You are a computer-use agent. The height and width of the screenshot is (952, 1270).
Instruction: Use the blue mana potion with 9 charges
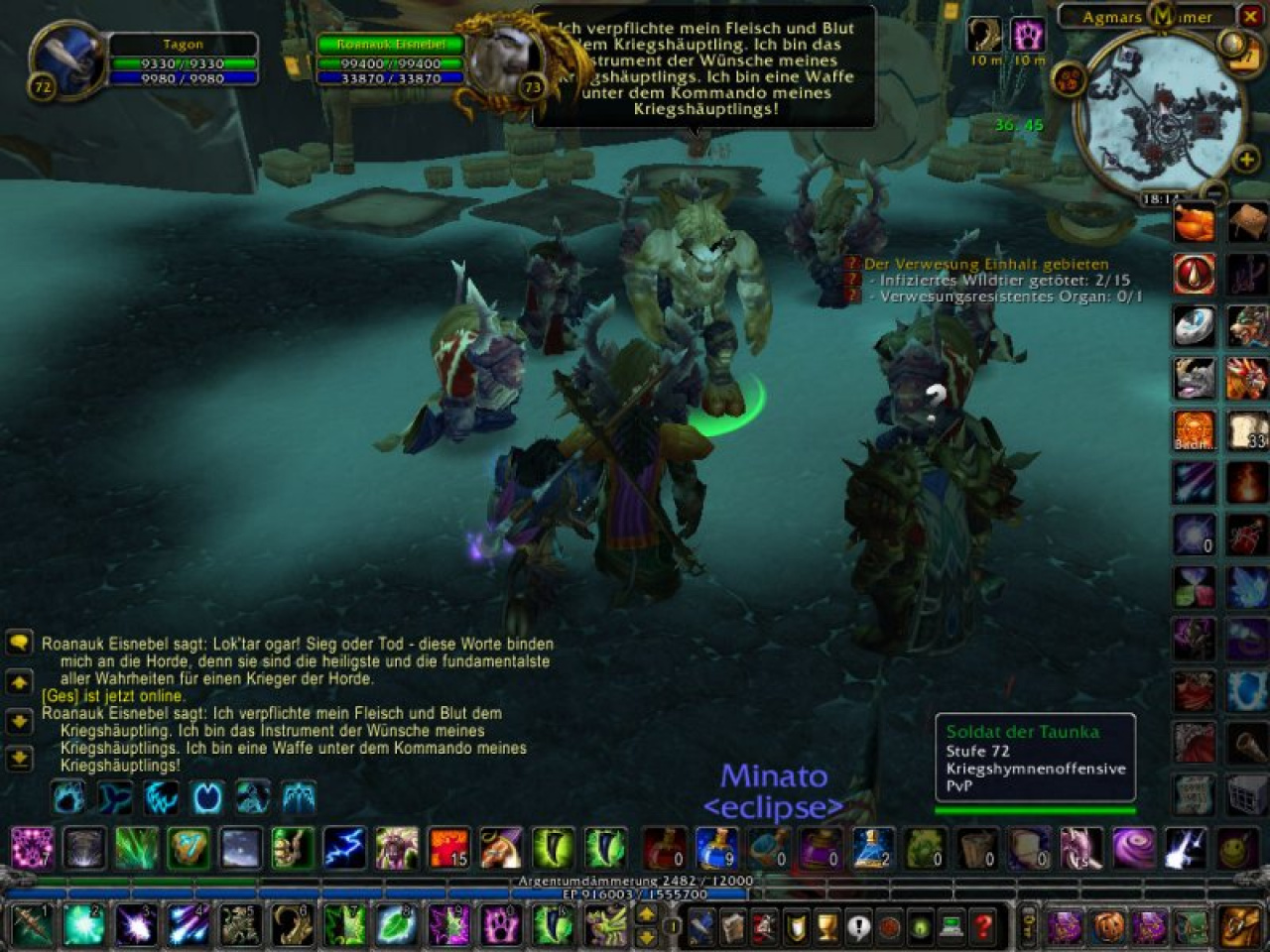pos(716,846)
